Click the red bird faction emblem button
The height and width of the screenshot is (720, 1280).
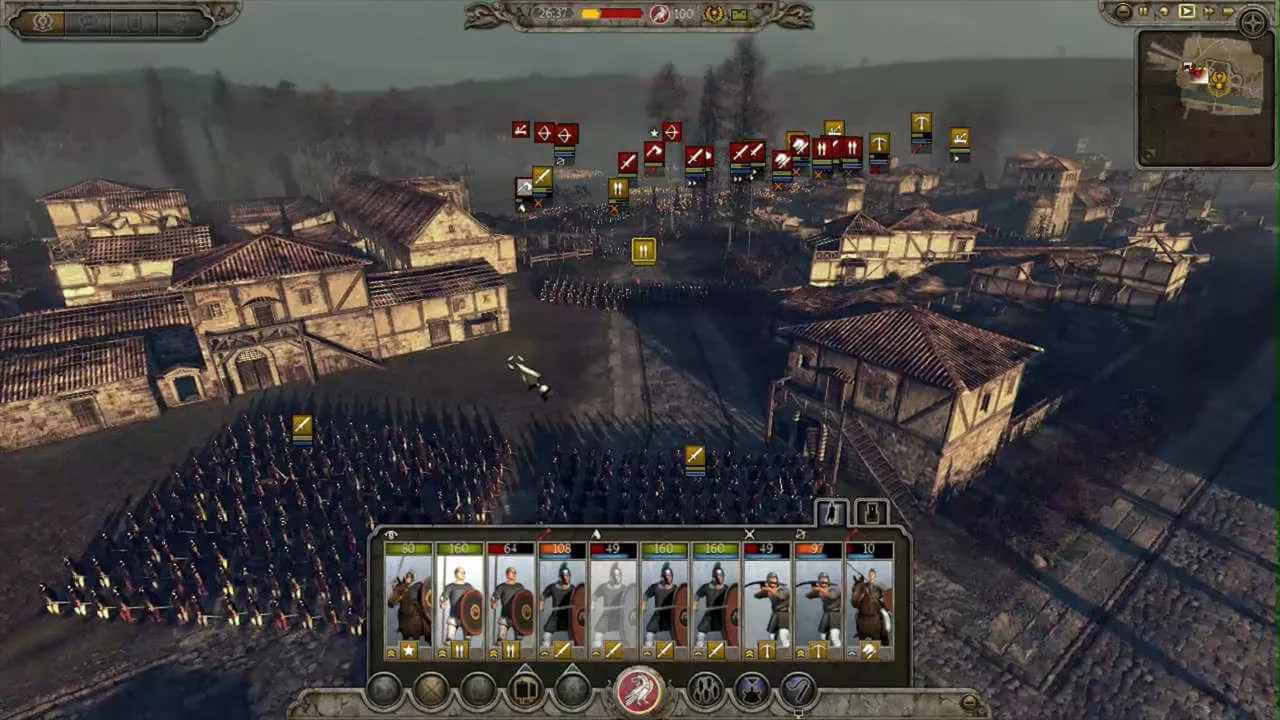640,691
